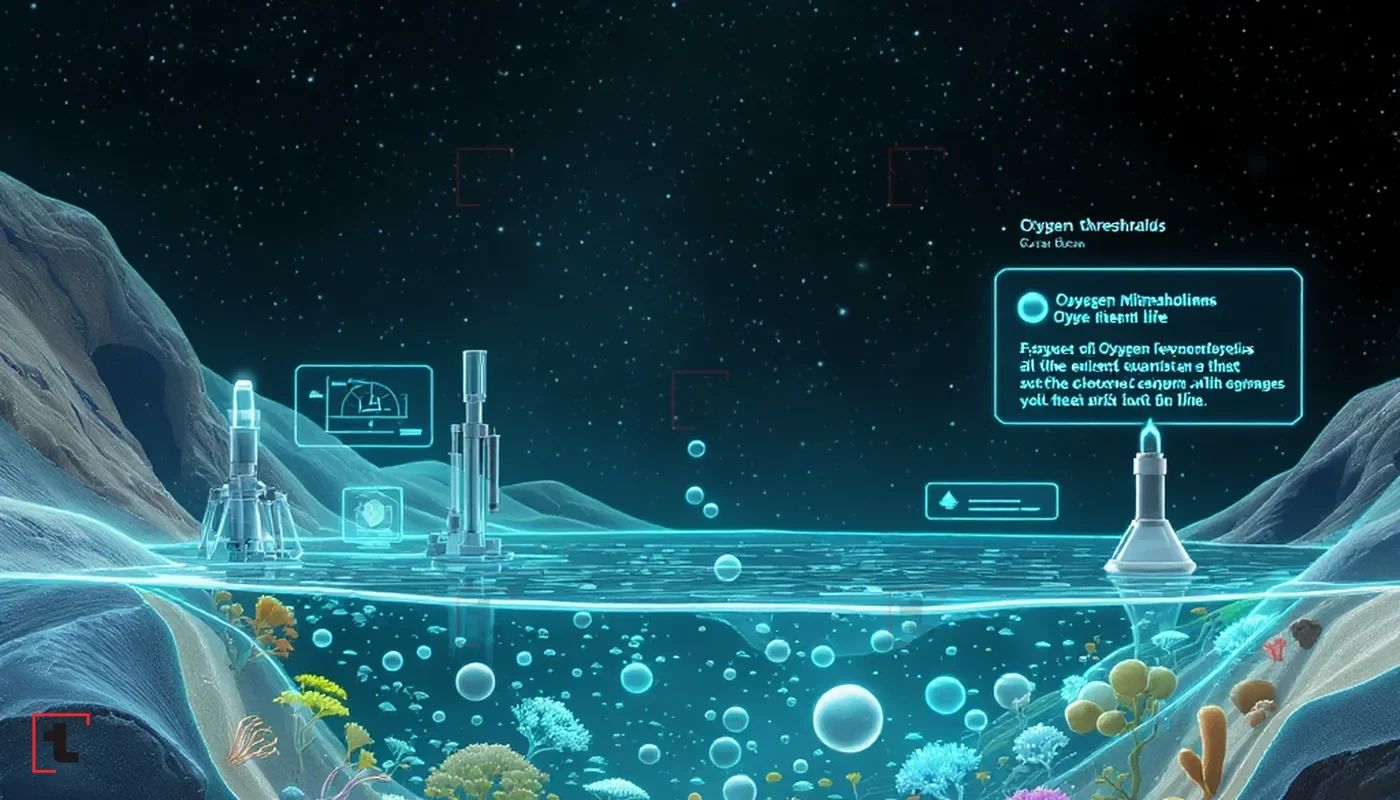
Task: Select the small square hologram icon
Action: 372,515
